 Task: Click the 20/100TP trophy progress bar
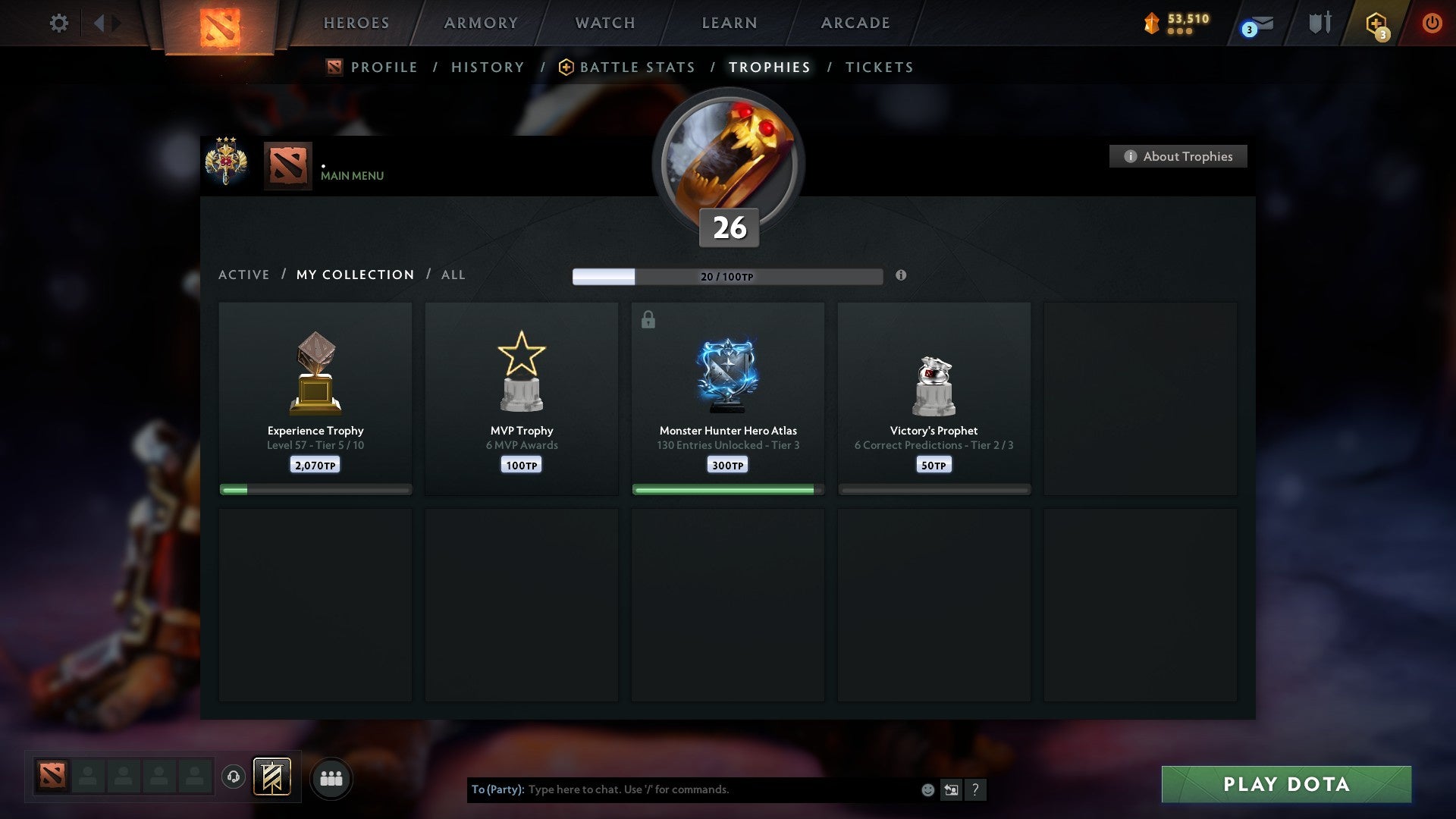726,277
